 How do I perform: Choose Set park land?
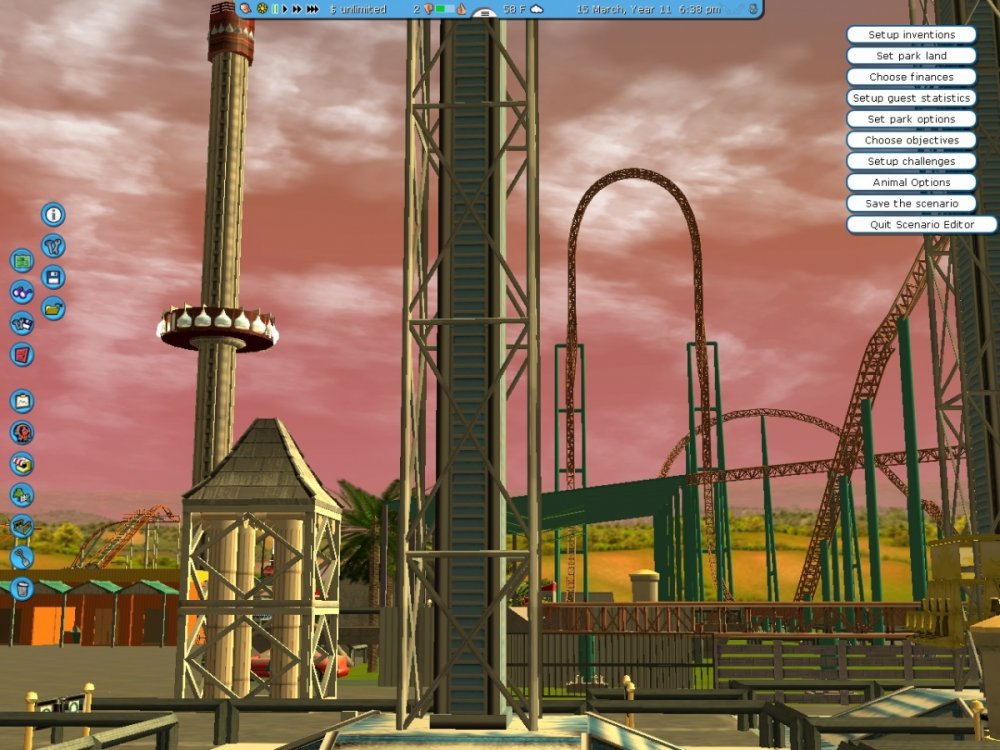(x=911, y=56)
